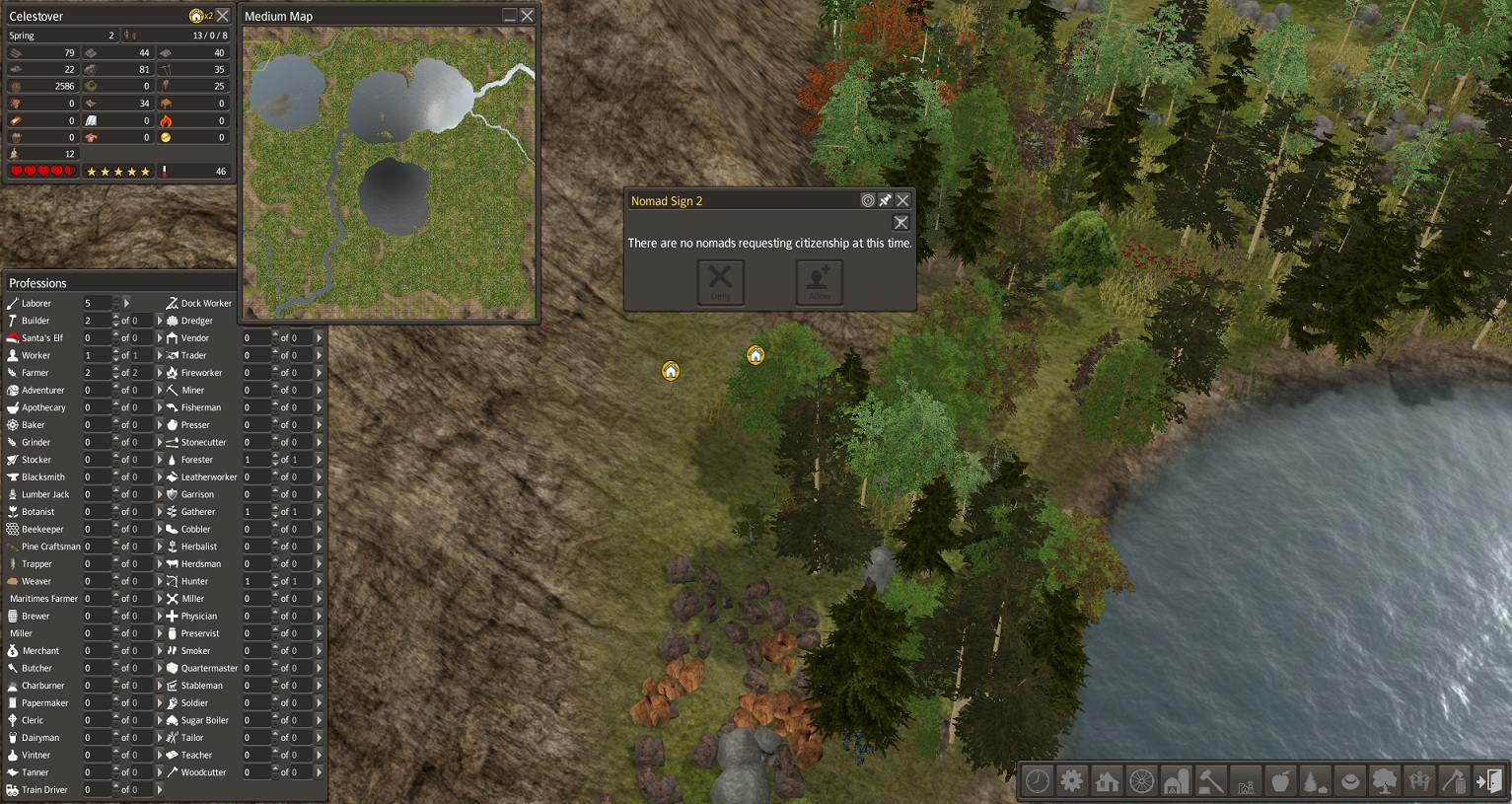Screen dimensions: 1512x804
Task: Expand the Laborer arrow button
Action: [126, 303]
